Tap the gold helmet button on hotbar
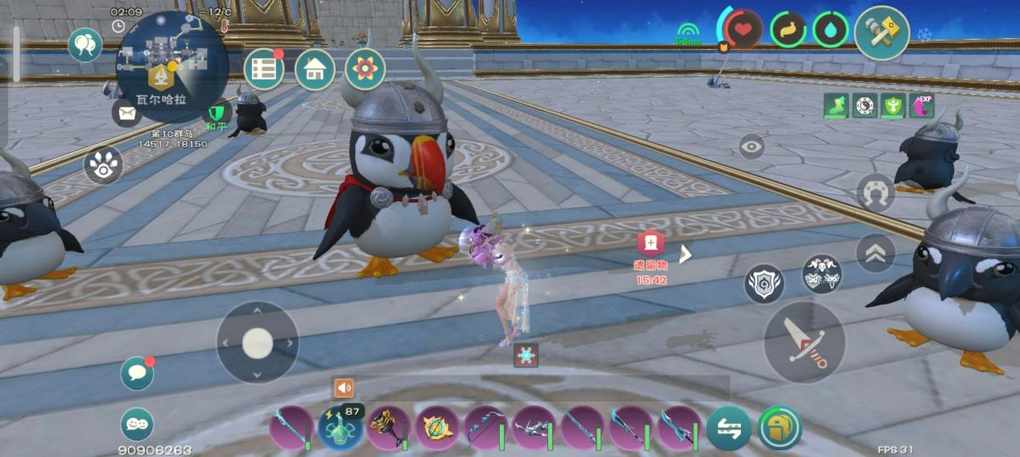 coord(779,428)
